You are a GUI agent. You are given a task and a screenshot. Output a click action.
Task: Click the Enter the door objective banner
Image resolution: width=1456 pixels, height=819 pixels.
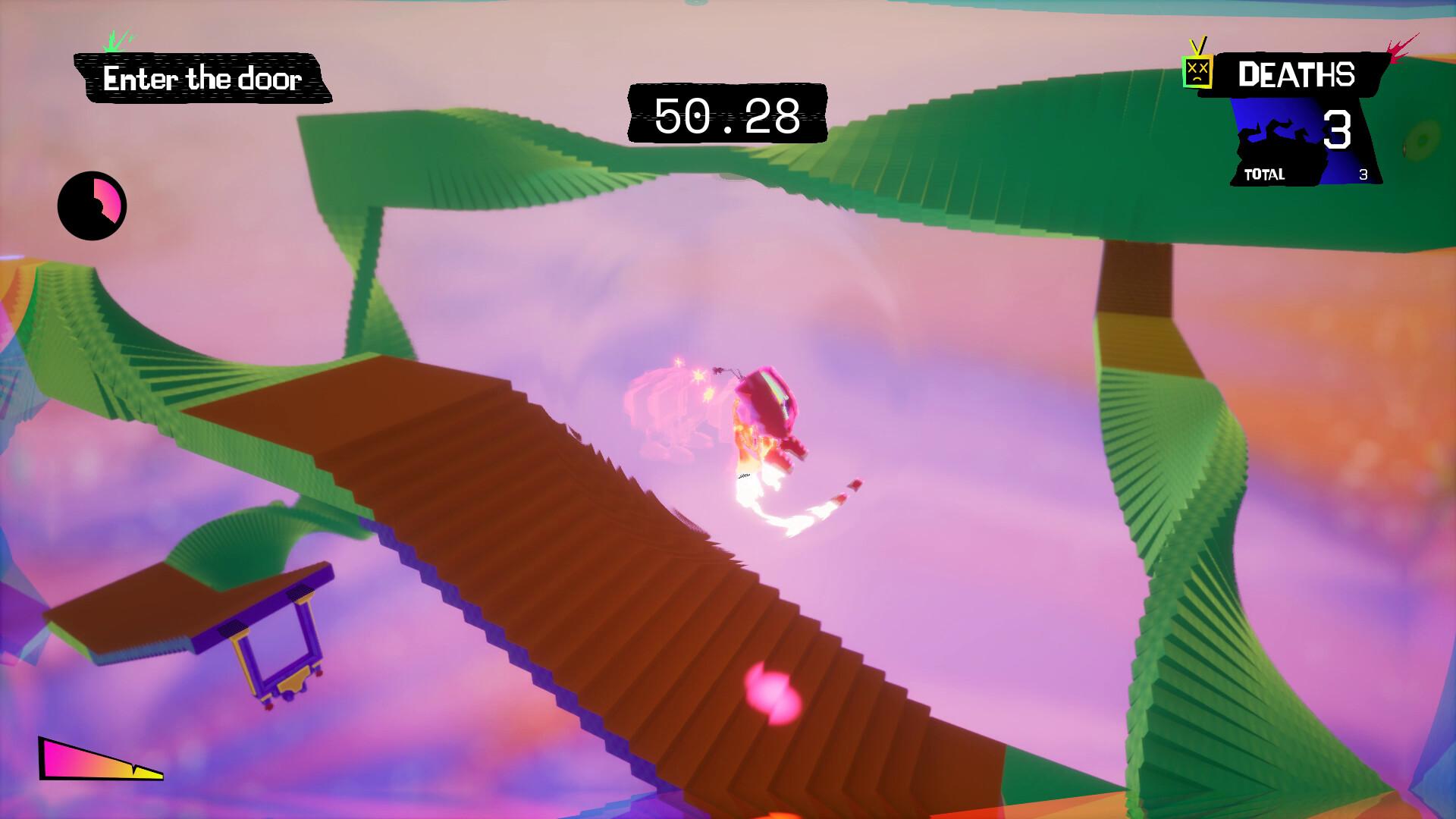coord(203,79)
